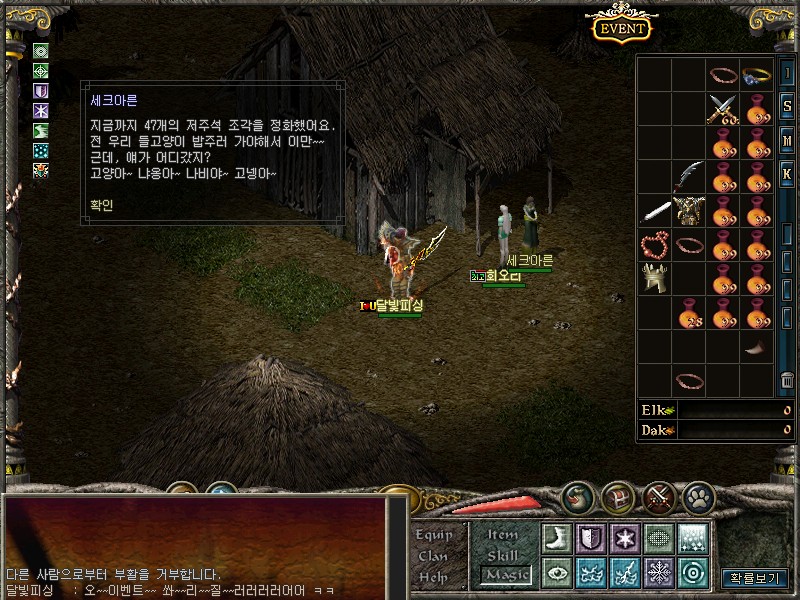
Task: Activate the boot magic icon
Action: (x=557, y=538)
